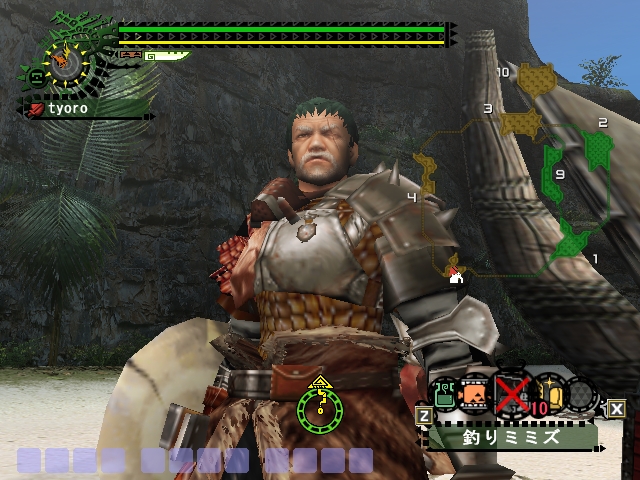
Task: Click the weapon sharpness gauge
Action: (166, 56)
